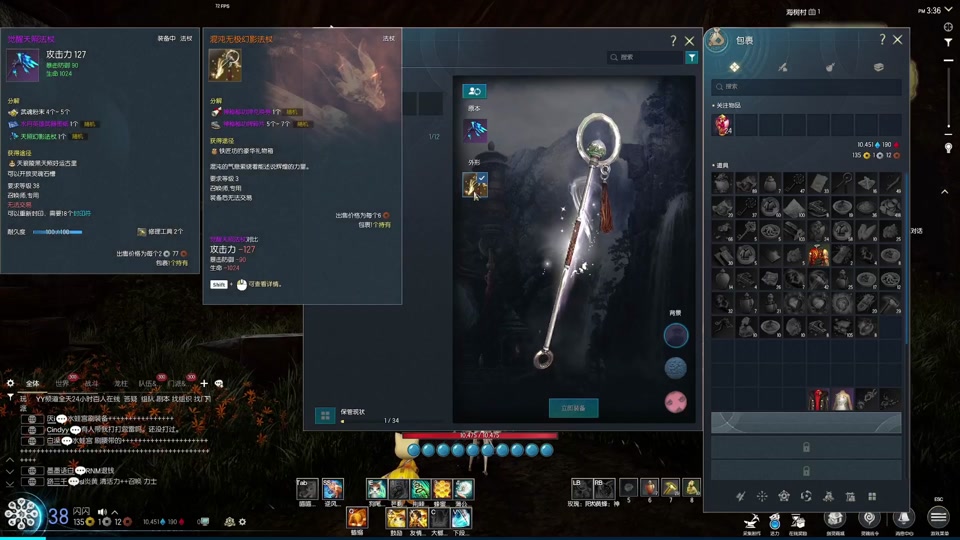
Task: Click the 立即装备 equip button
Action: [x=573, y=408]
